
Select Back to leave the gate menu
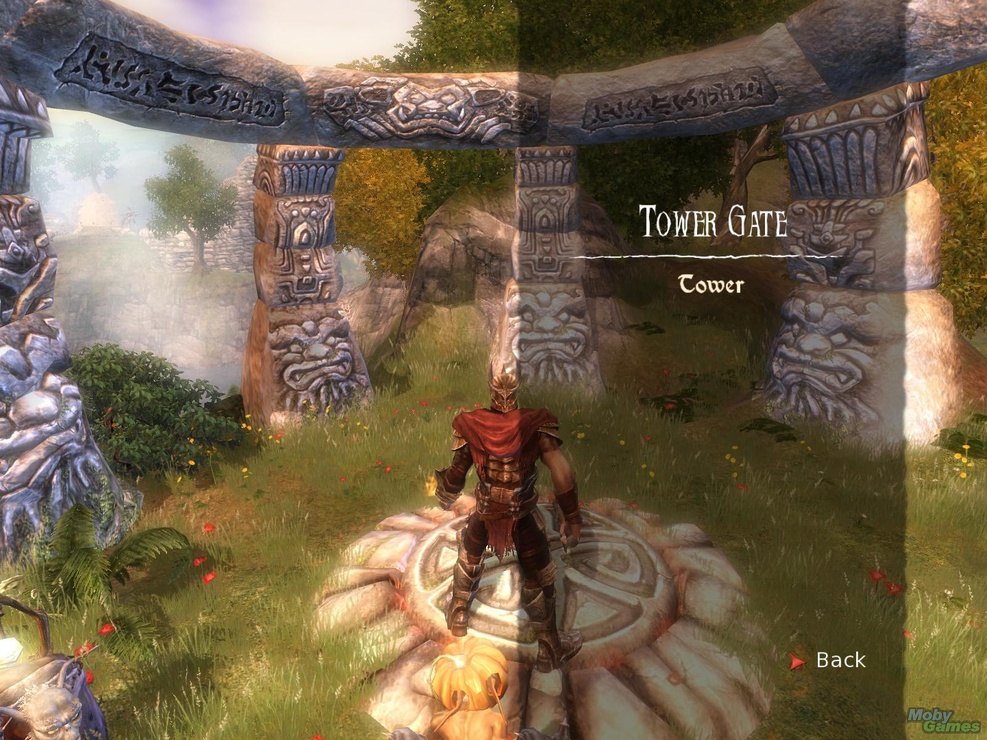pos(839,660)
